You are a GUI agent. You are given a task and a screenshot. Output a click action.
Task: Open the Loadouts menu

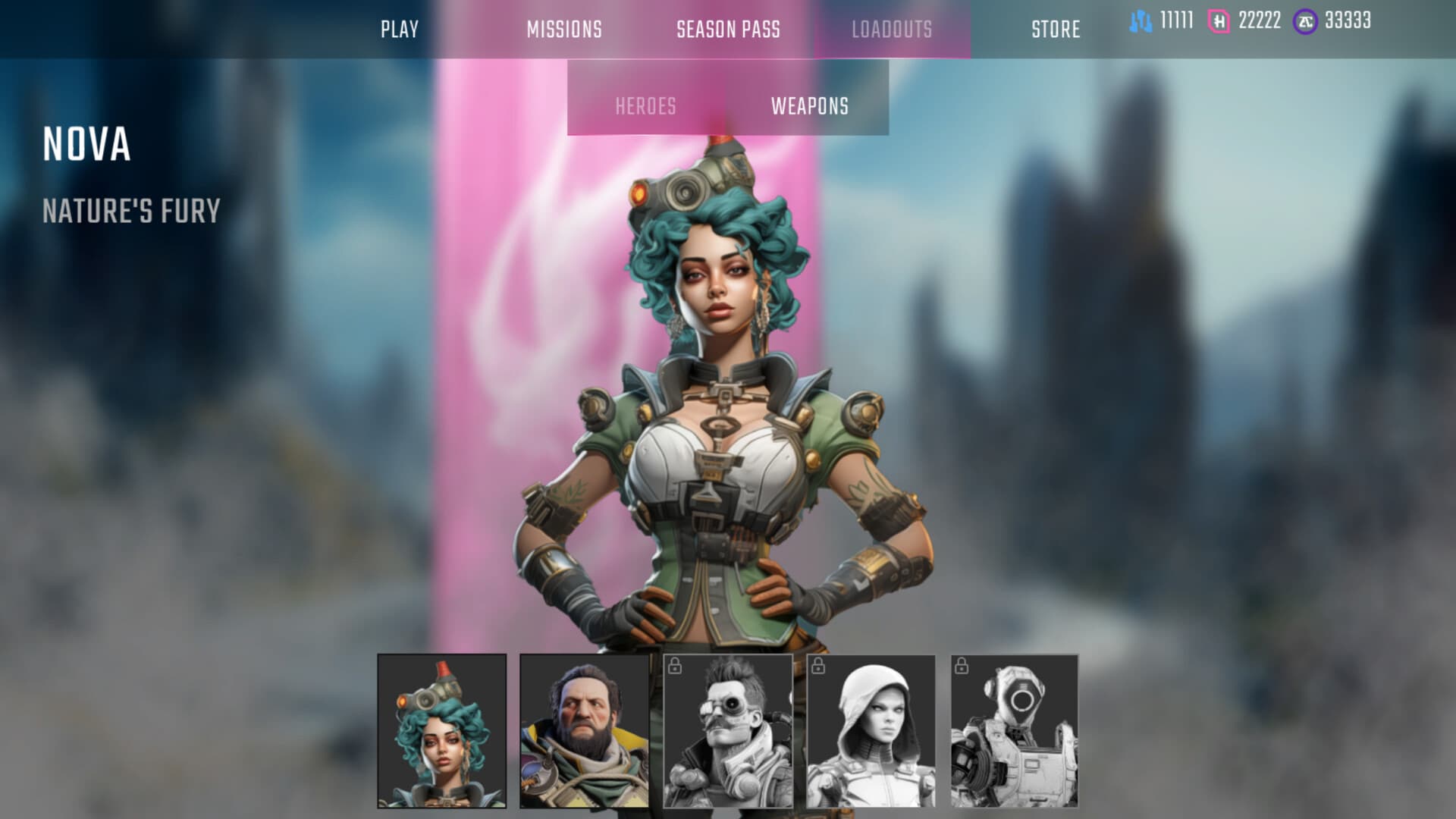[893, 30]
